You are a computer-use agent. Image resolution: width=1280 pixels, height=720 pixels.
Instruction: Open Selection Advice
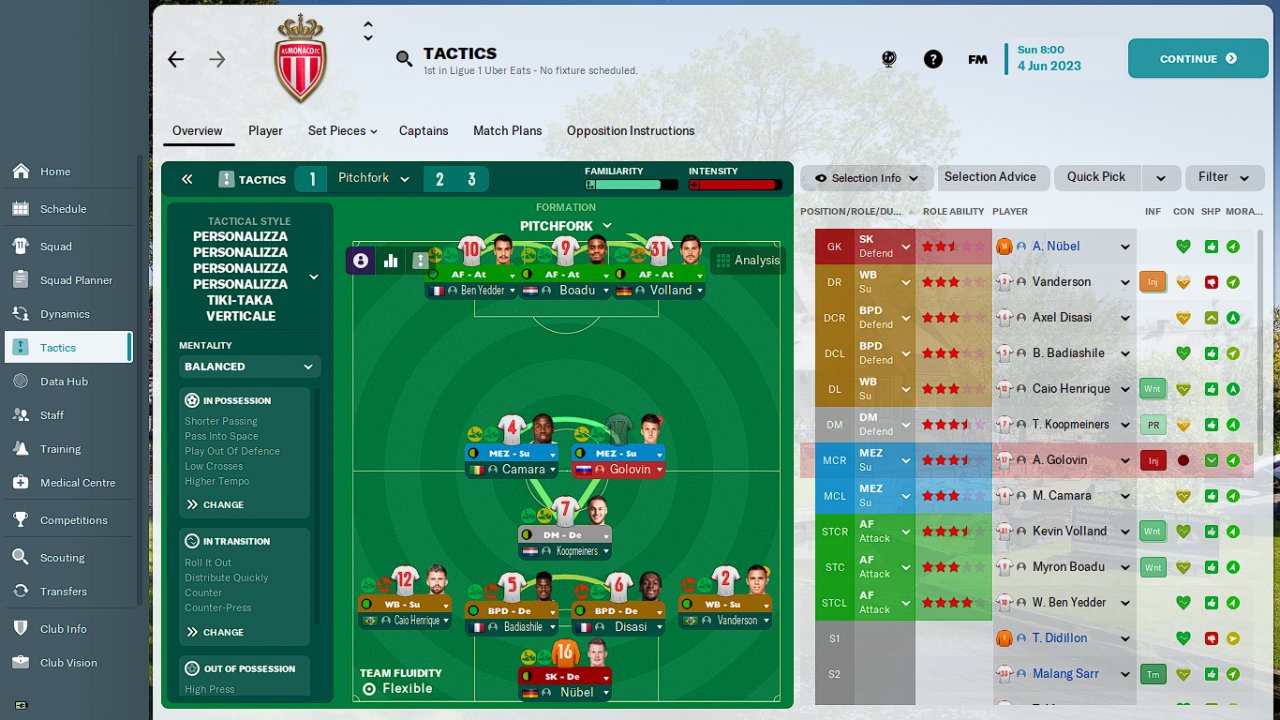click(x=990, y=177)
